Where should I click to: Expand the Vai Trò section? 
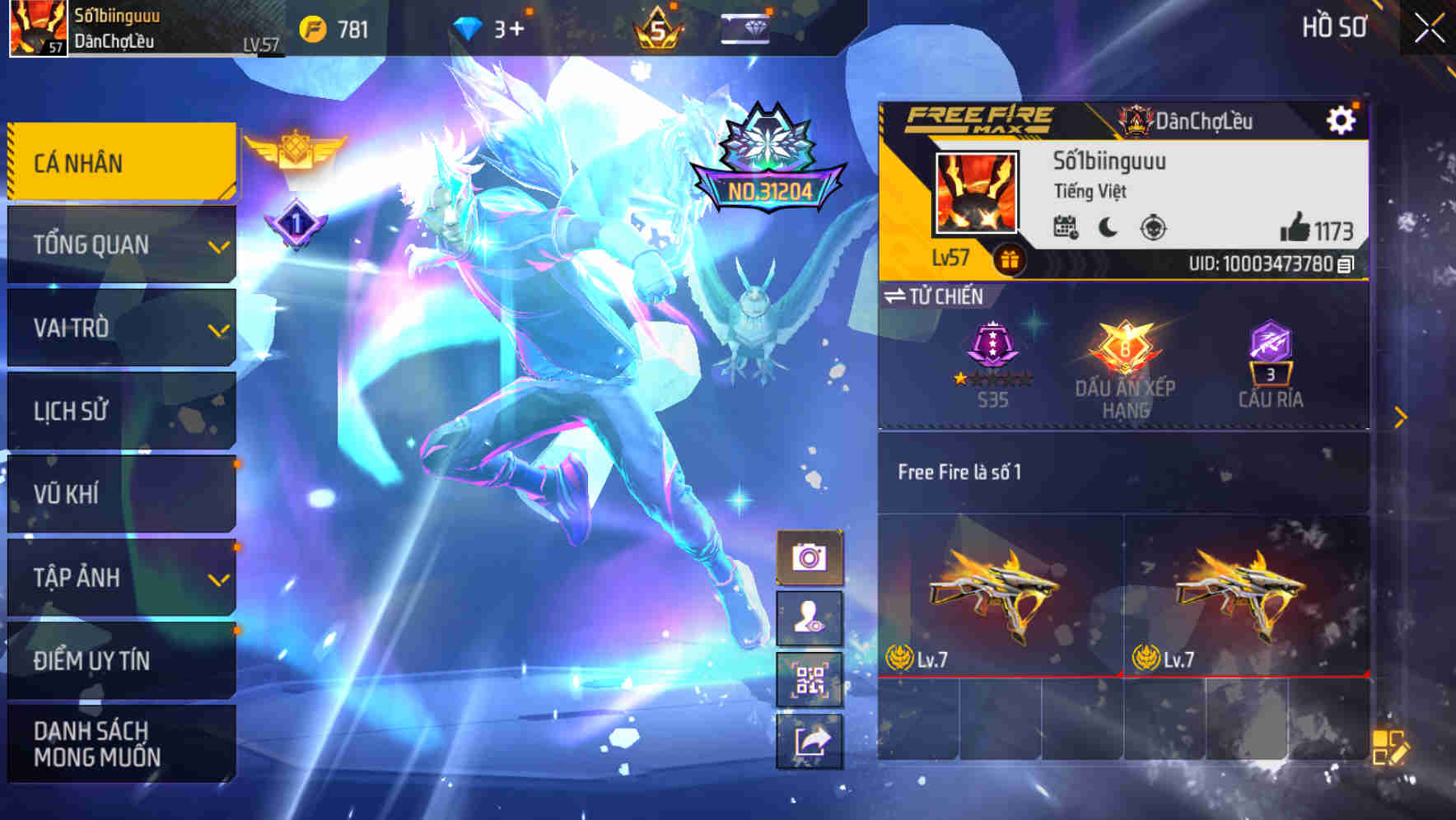coord(121,328)
